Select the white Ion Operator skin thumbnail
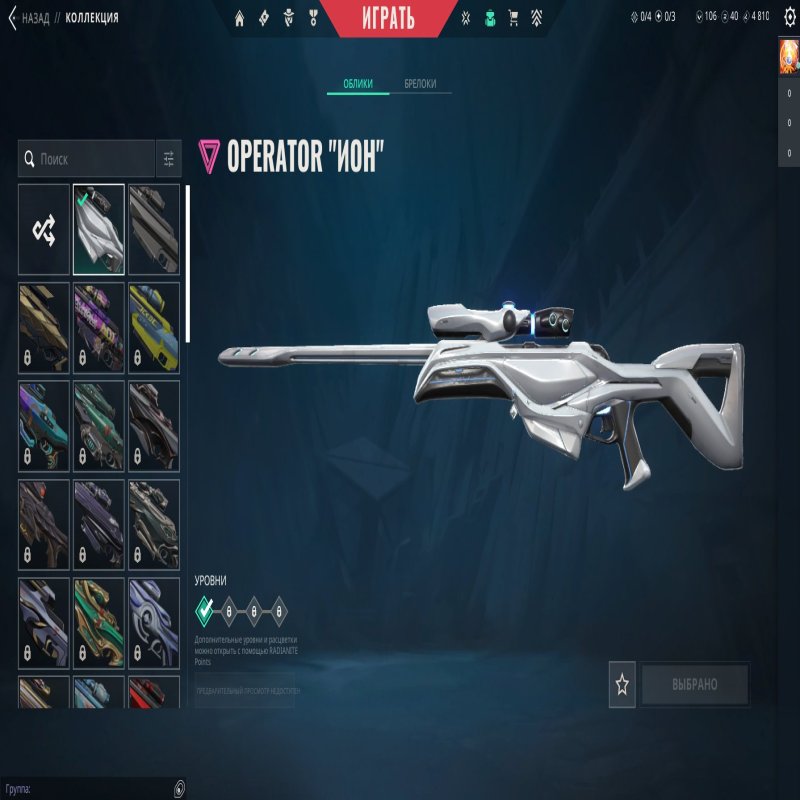The height and width of the screenshot is (800, 800). [x=99, y=229]
